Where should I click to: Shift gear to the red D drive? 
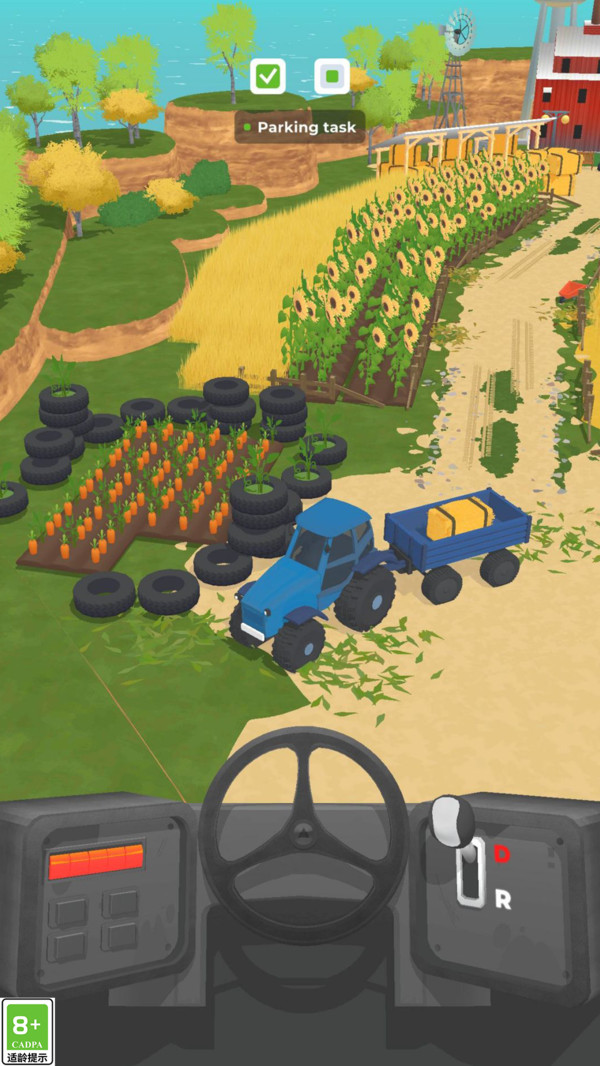502,853
